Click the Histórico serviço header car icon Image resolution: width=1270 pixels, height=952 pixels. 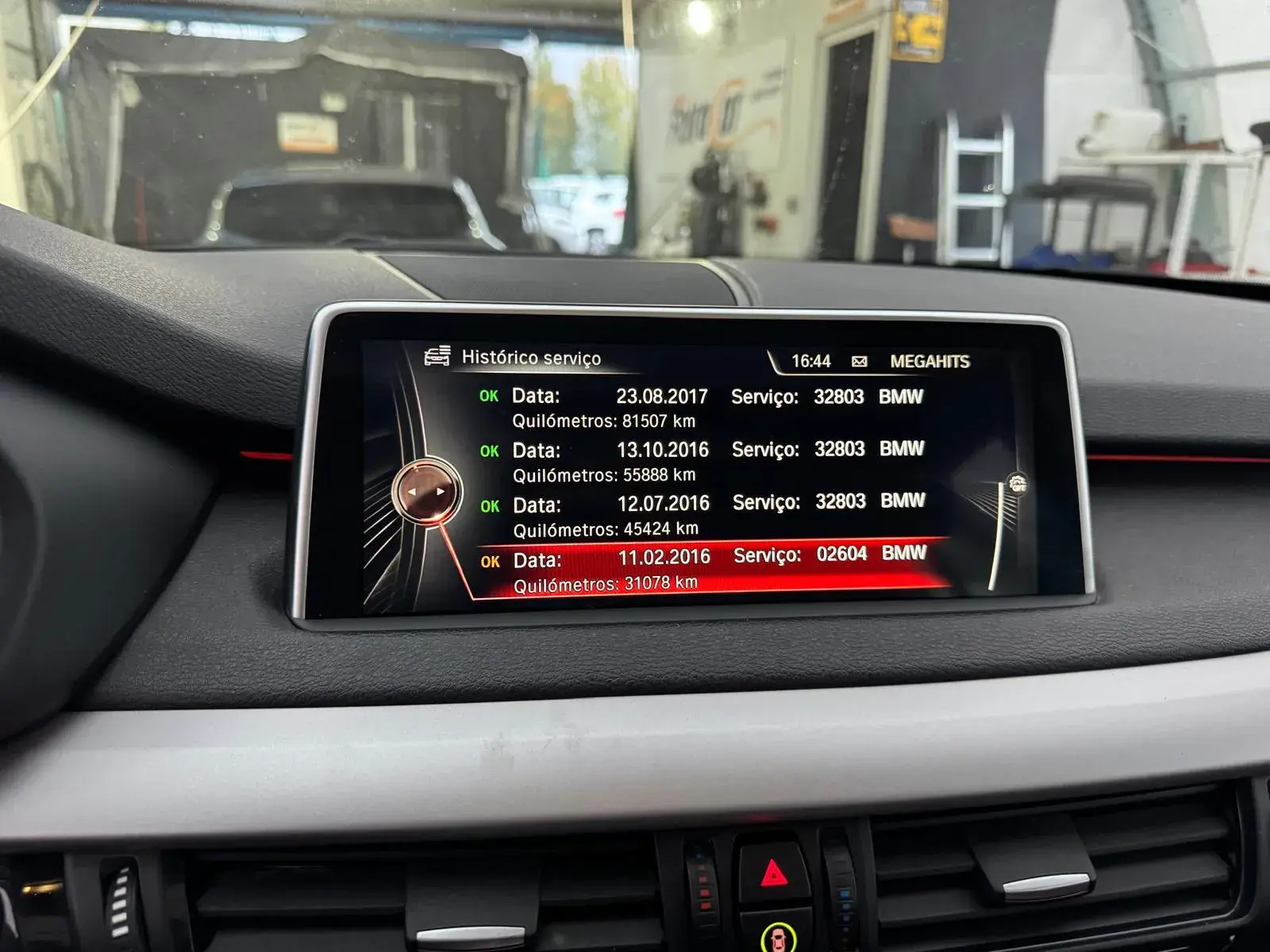437,356
